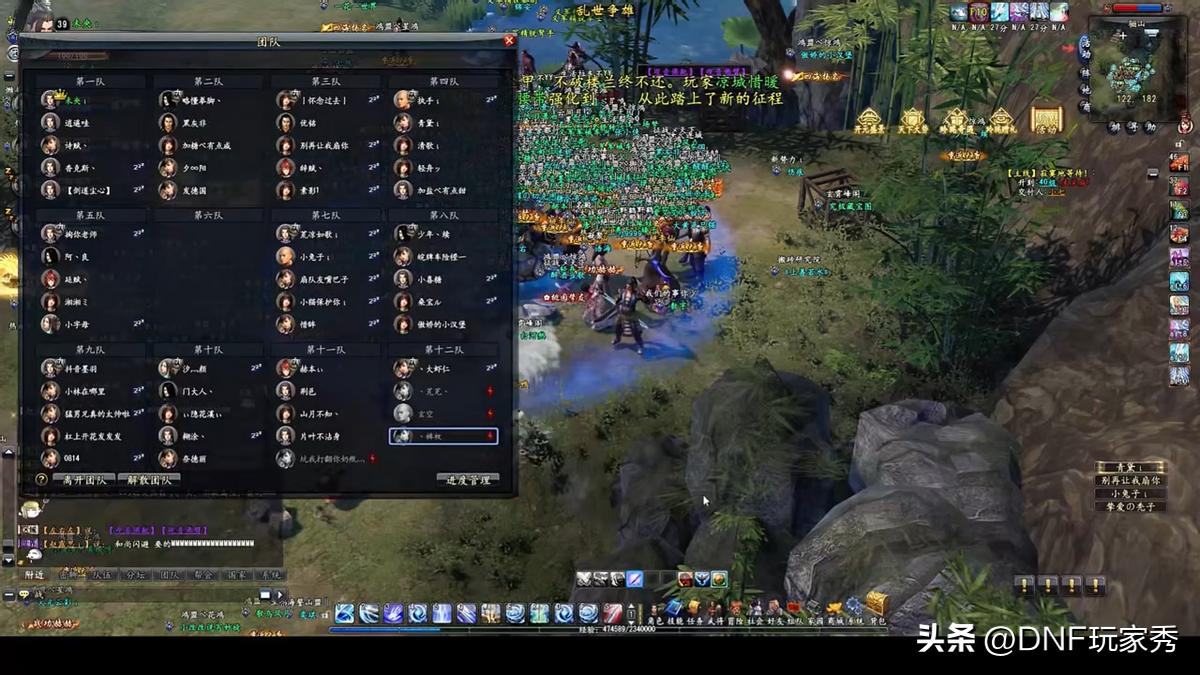Select raid member 逍遥哇 in team one
1200x675 pixels.
point(79,123)
